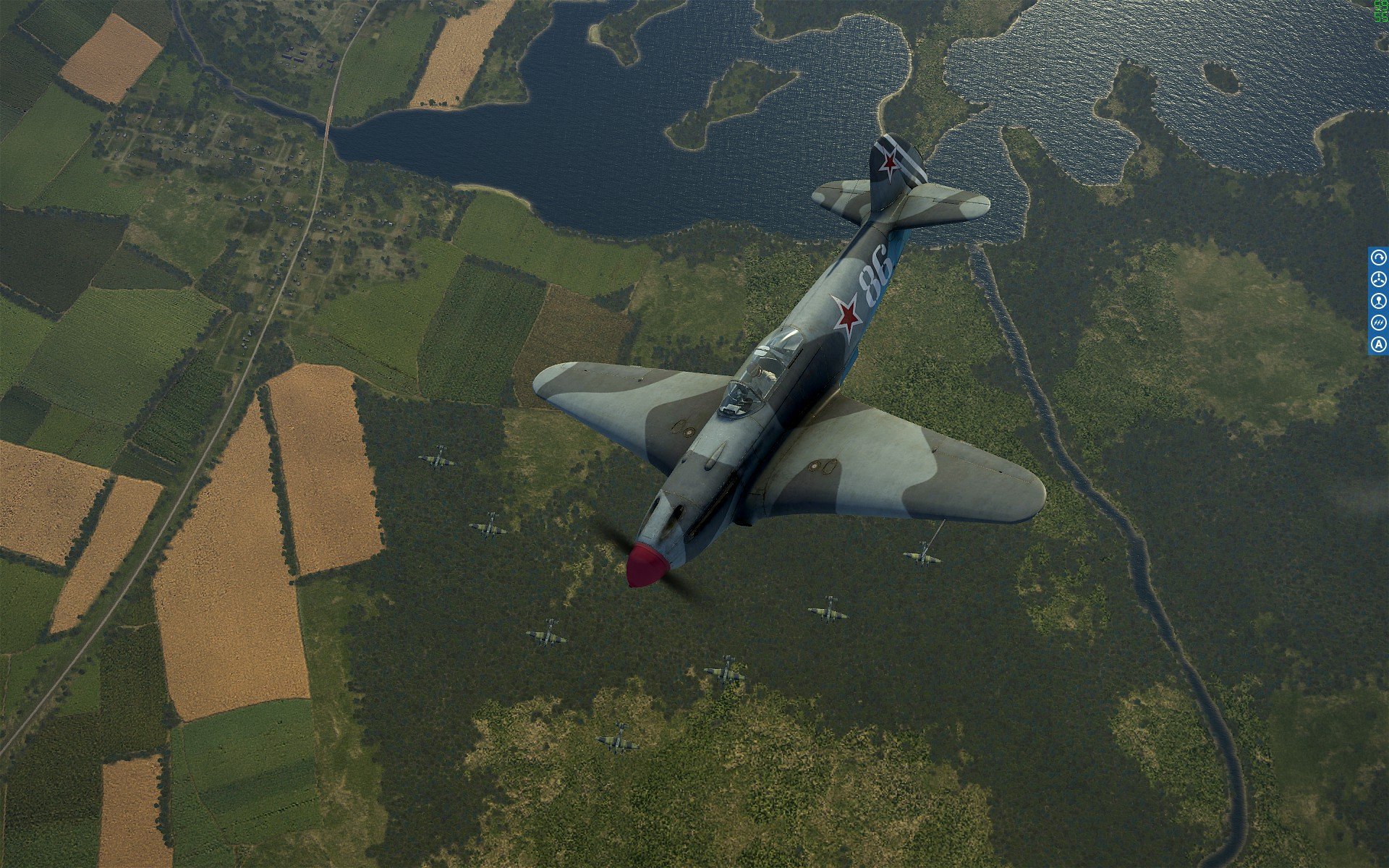This screenshot has width=1389, height=868.
Task: Click the curved arrow icon in blue panel
Action: 1379,258
